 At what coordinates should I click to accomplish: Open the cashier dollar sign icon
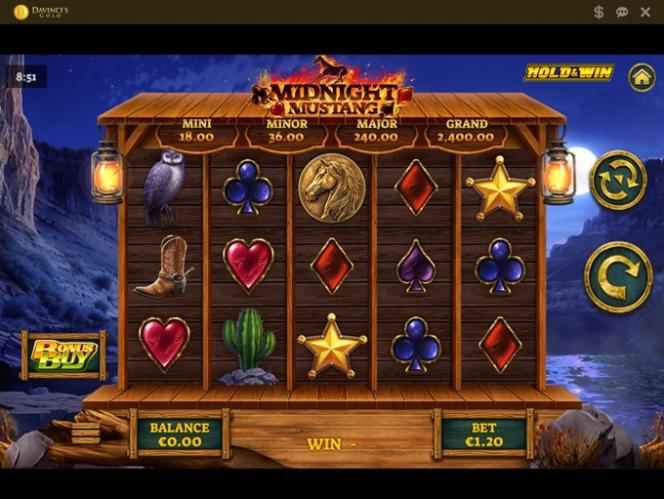[x=599, y=12]
